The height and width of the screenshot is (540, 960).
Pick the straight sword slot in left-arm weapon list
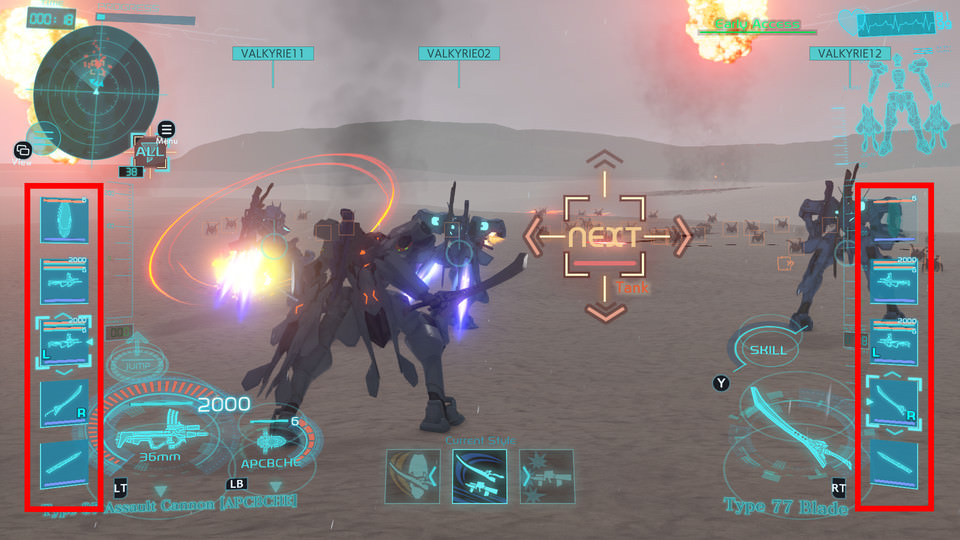pos(64,465)
